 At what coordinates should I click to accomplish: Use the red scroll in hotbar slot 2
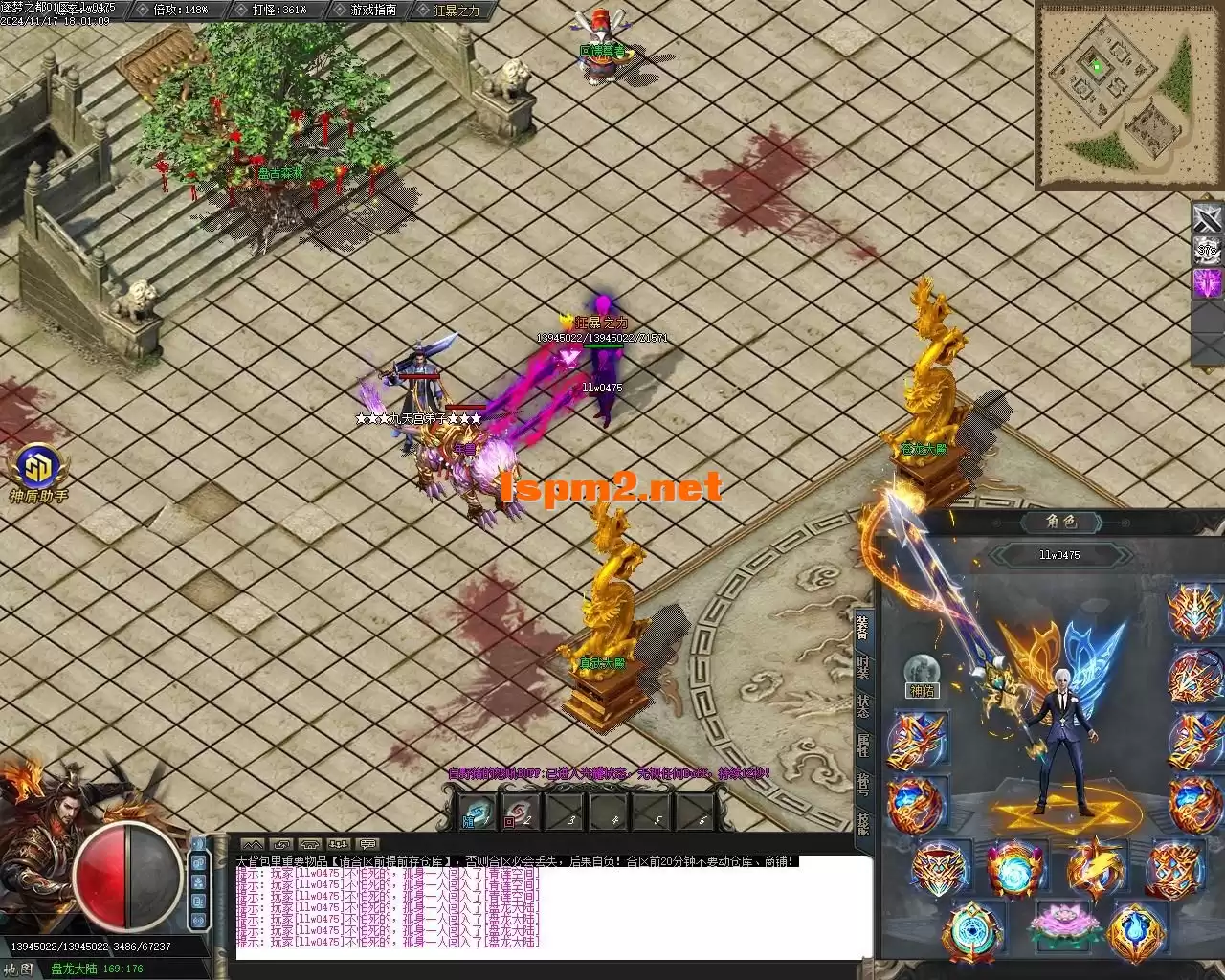[x=522, y=813]
